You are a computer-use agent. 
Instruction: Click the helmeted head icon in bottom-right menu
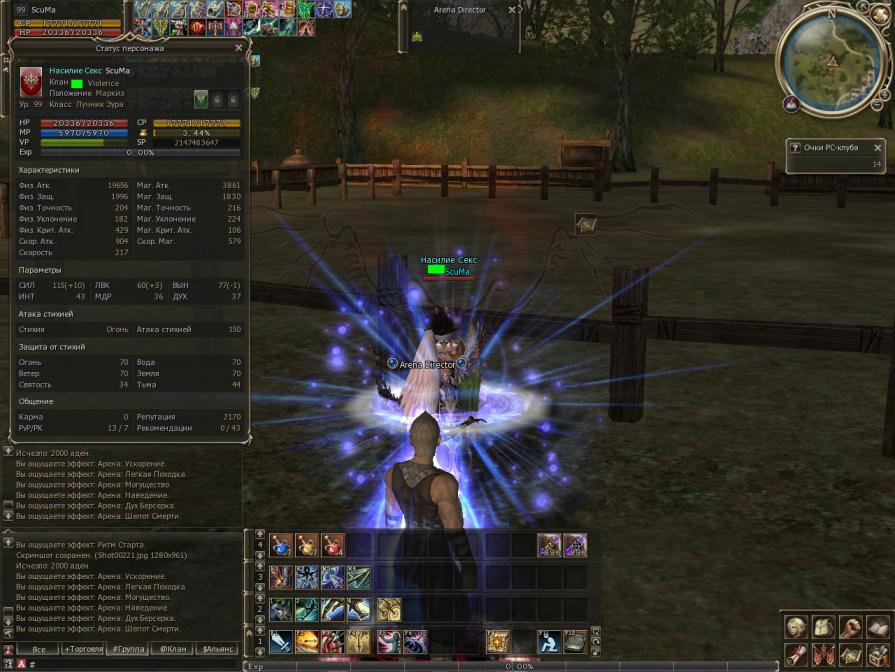coord(797,627)
